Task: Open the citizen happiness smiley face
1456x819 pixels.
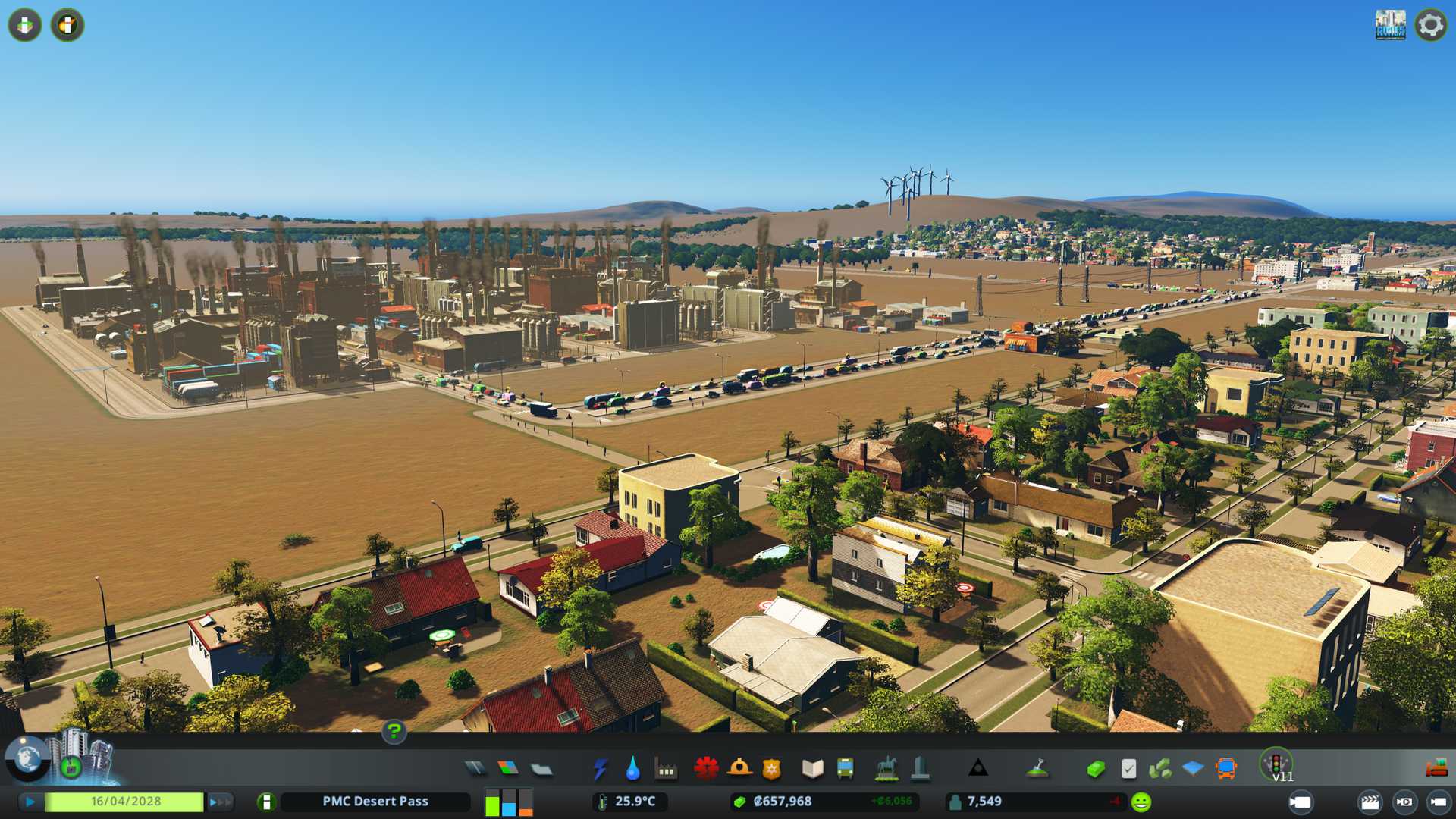Action: click(x=1141, y=802)
